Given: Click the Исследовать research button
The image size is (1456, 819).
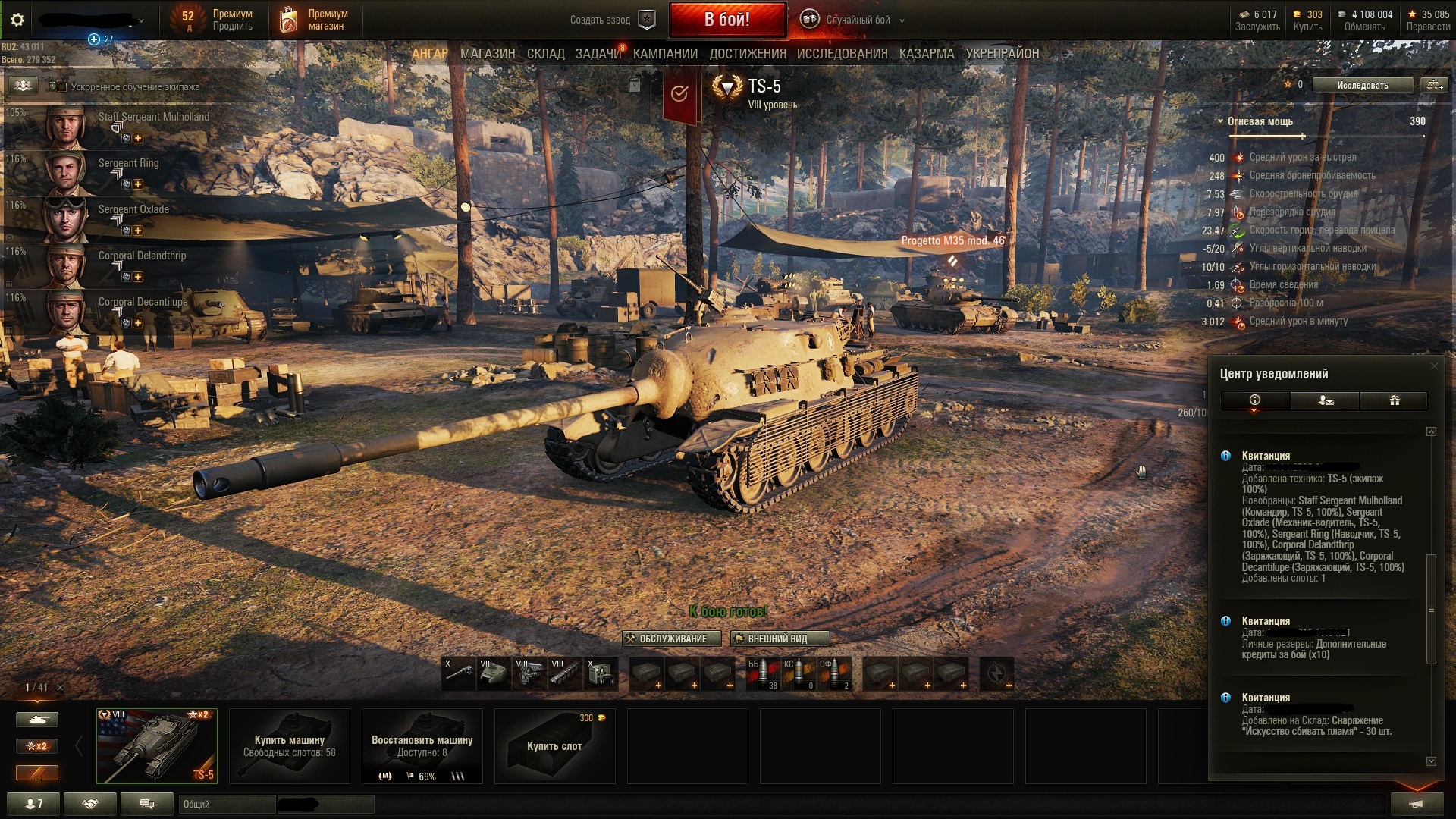Looking at the screenshot, I should pos(1362,85).
